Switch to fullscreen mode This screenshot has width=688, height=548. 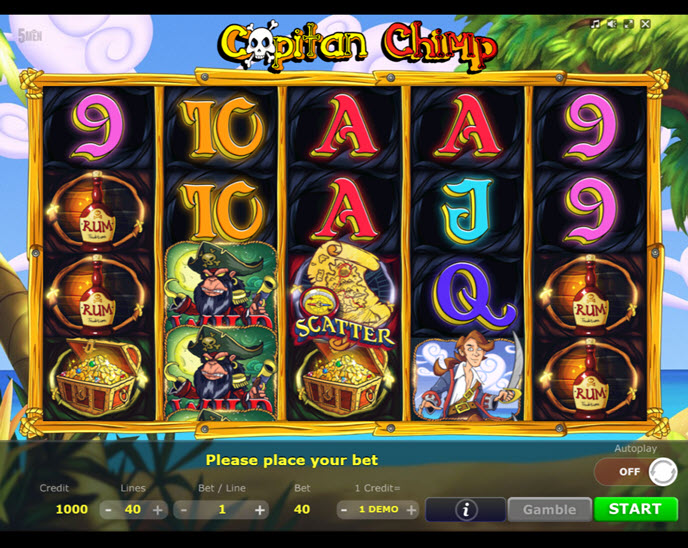click(628, 24)
